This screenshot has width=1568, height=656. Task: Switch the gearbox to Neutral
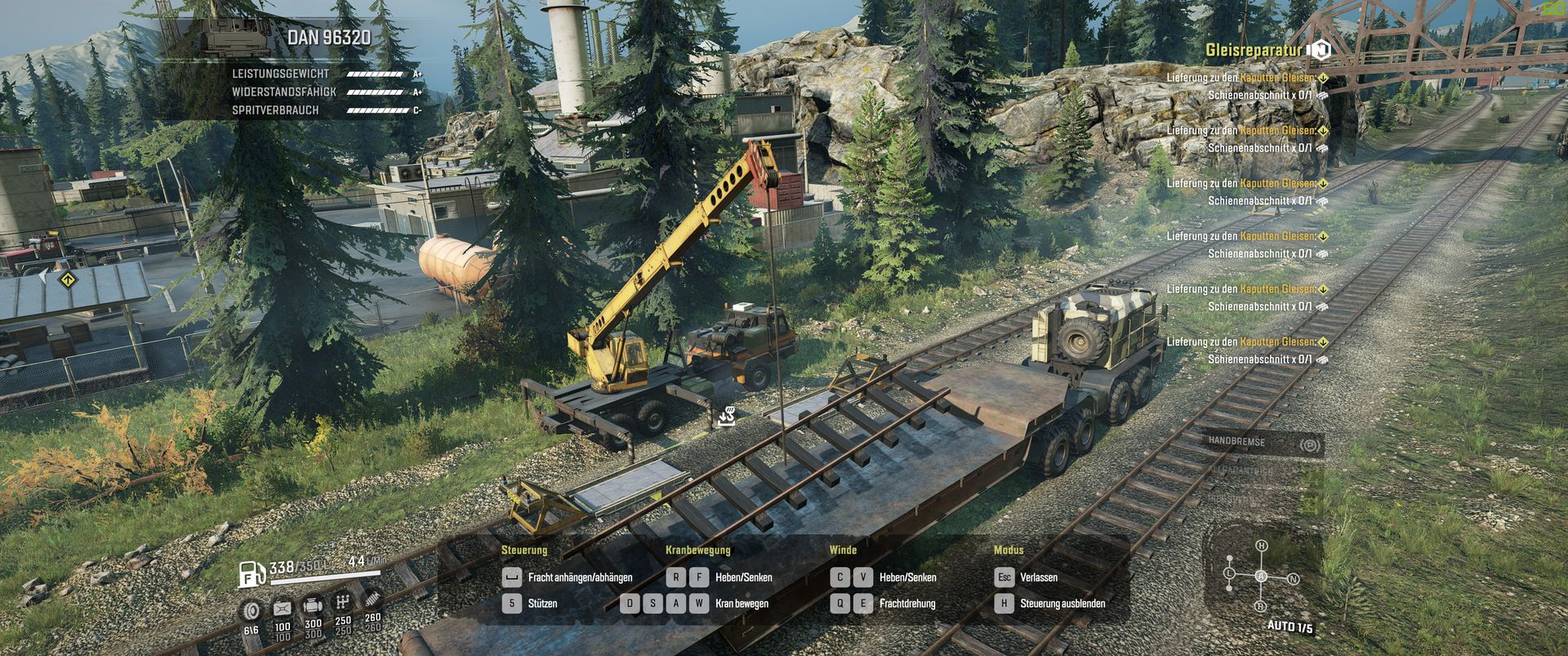[x=1293, y=579]
